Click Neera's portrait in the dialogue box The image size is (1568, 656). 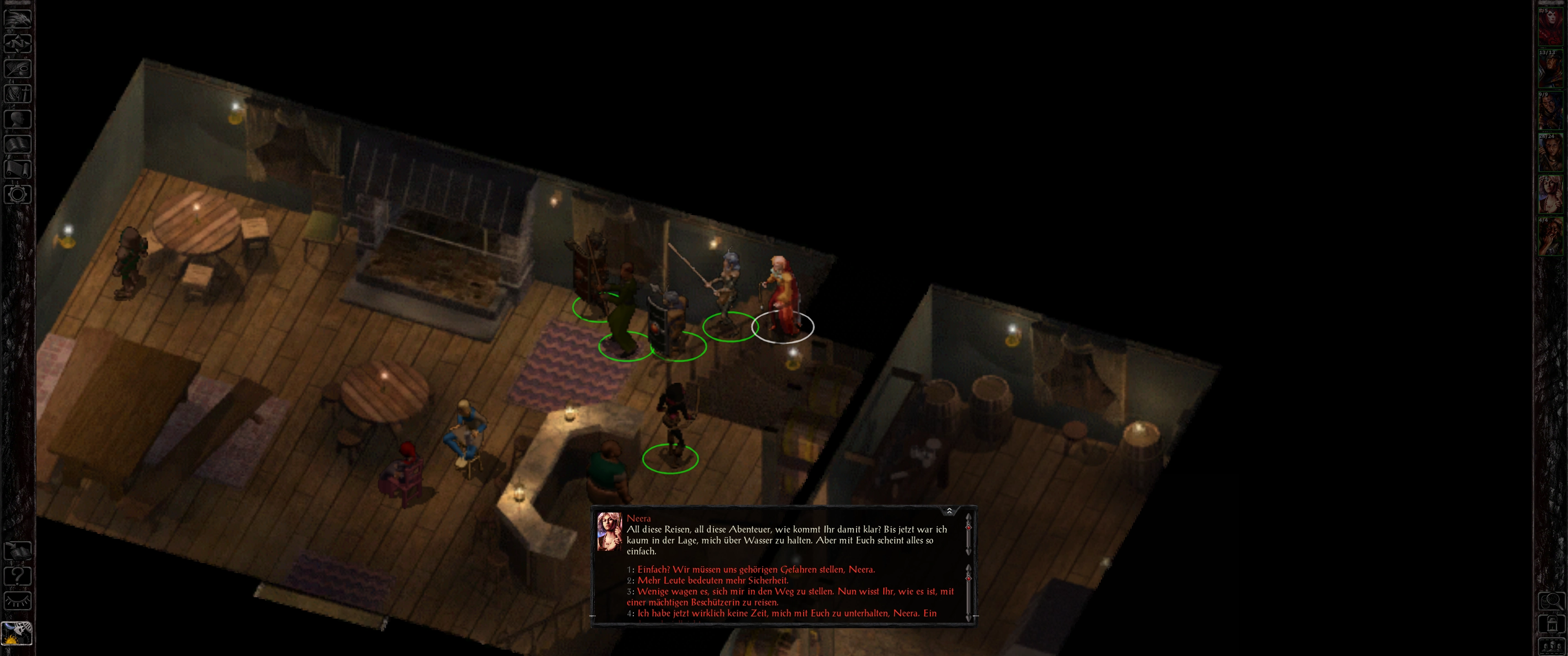pyautogui.click(x=609, y=531)
